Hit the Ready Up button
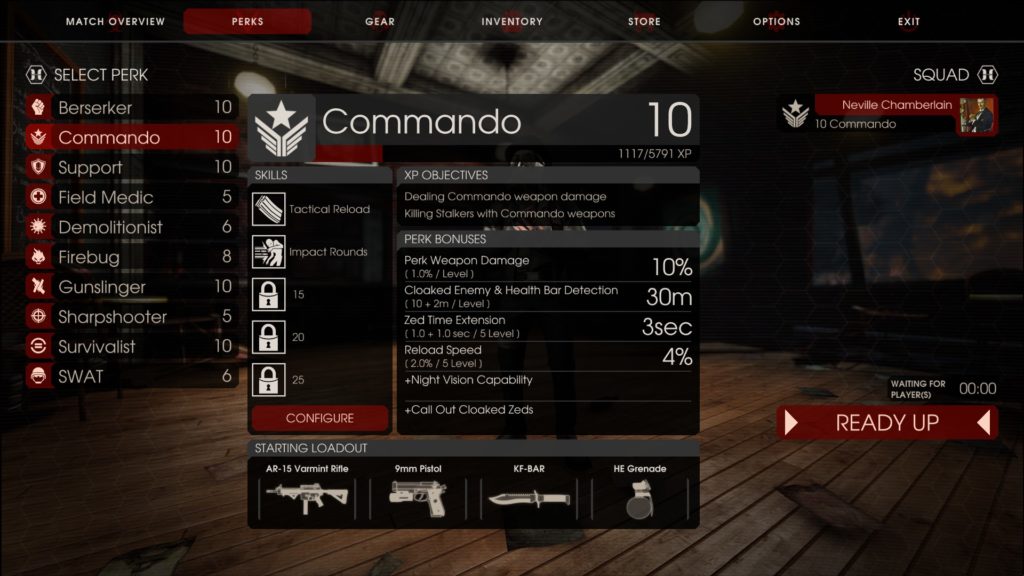The width and height of the screenshot is (1024, 576). [x=887, y=423]
